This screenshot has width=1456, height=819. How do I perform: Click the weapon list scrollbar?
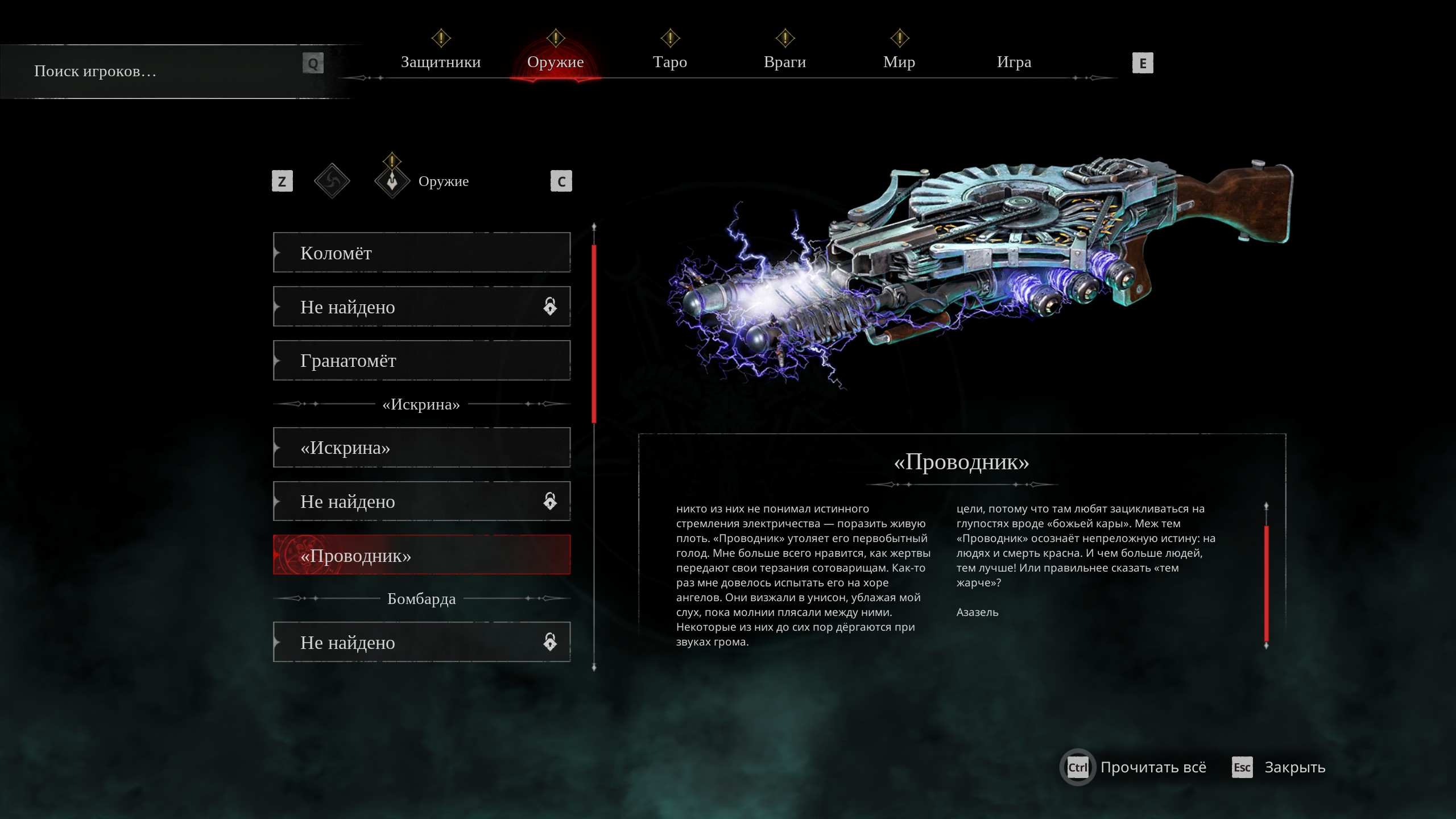(x=594, y=334)
